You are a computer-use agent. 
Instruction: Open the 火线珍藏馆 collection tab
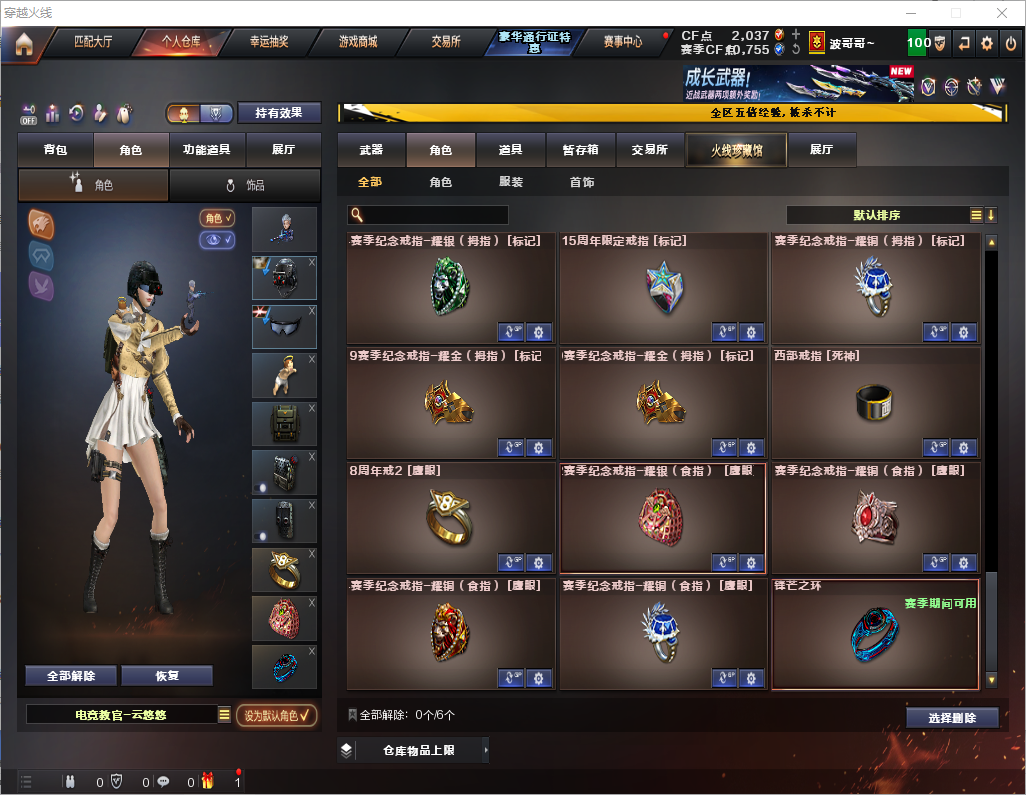pyautogui.click(x=736, y=150)
